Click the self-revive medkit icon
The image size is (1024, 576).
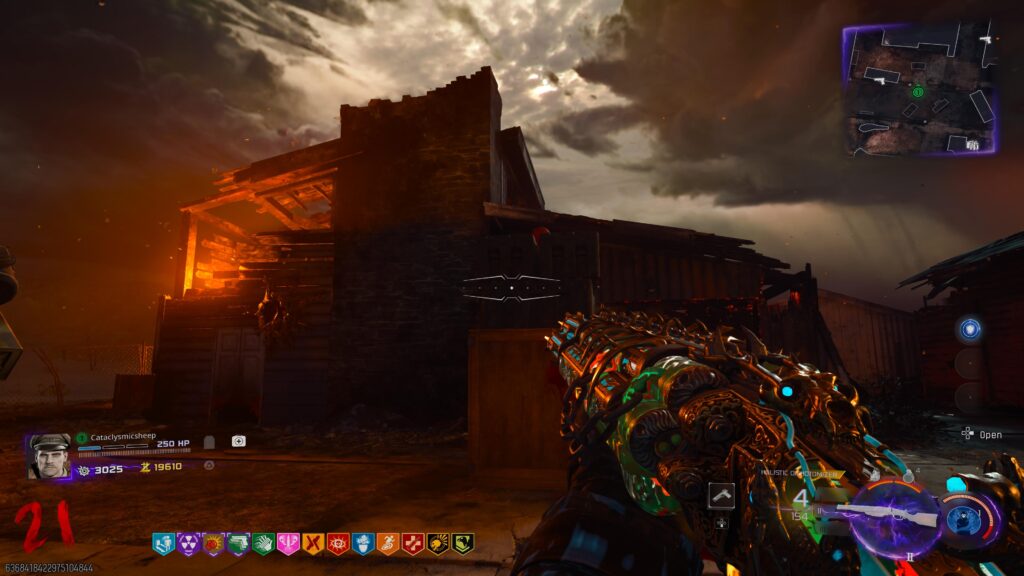239,441
